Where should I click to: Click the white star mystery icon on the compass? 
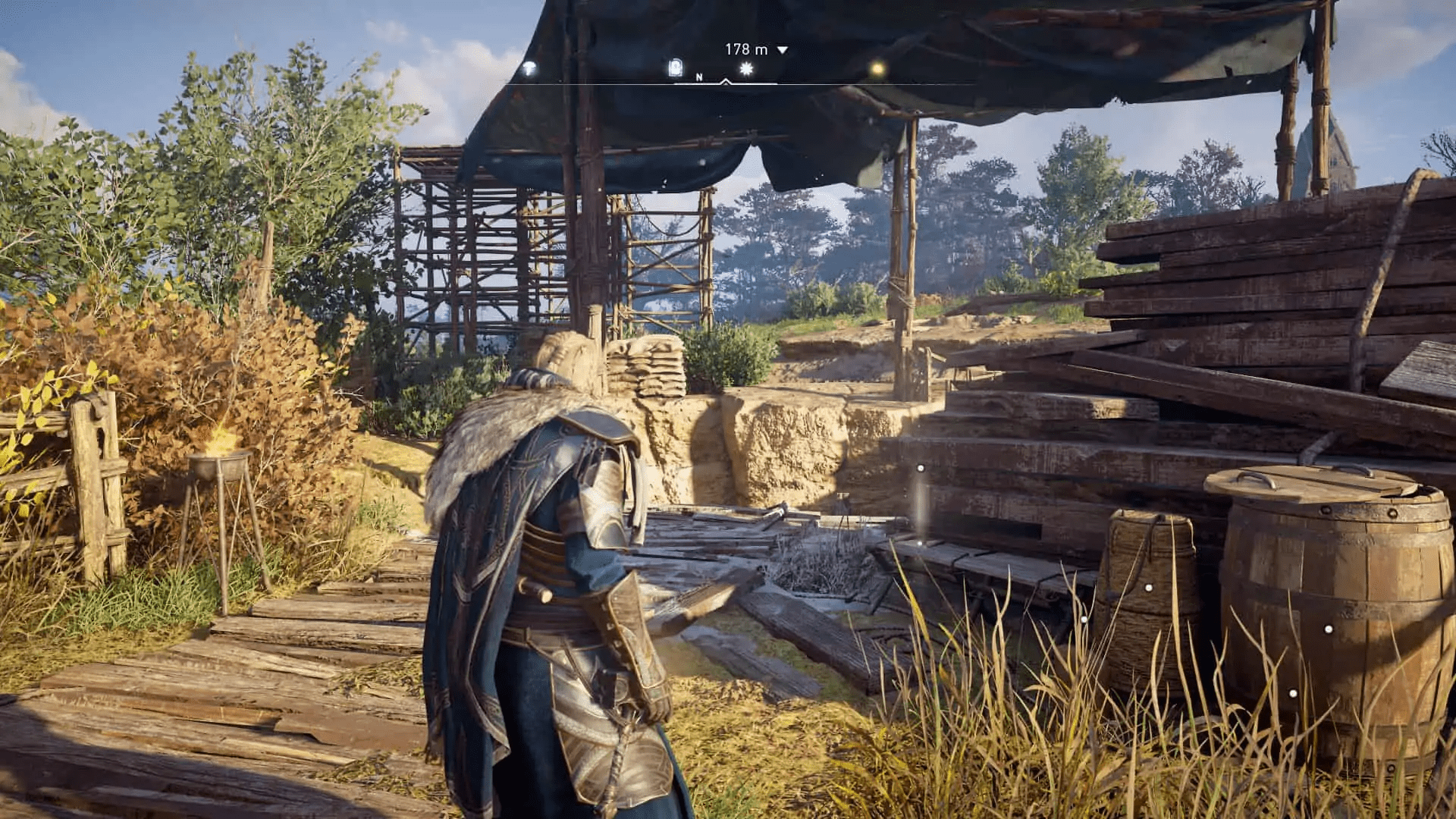coord(747,68)
